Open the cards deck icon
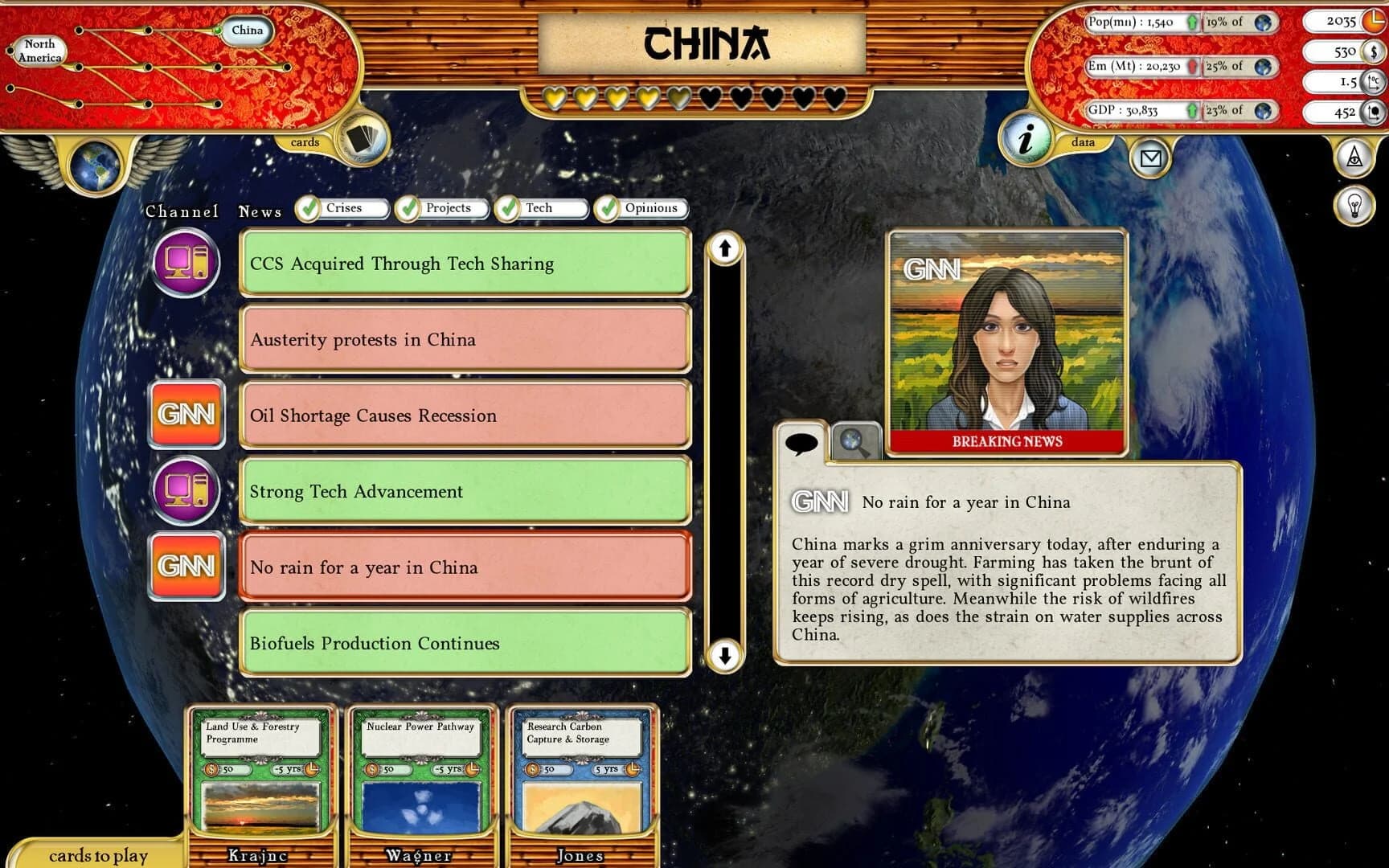The height and width of the screenshot is (868, 1389). coord(362,138)
